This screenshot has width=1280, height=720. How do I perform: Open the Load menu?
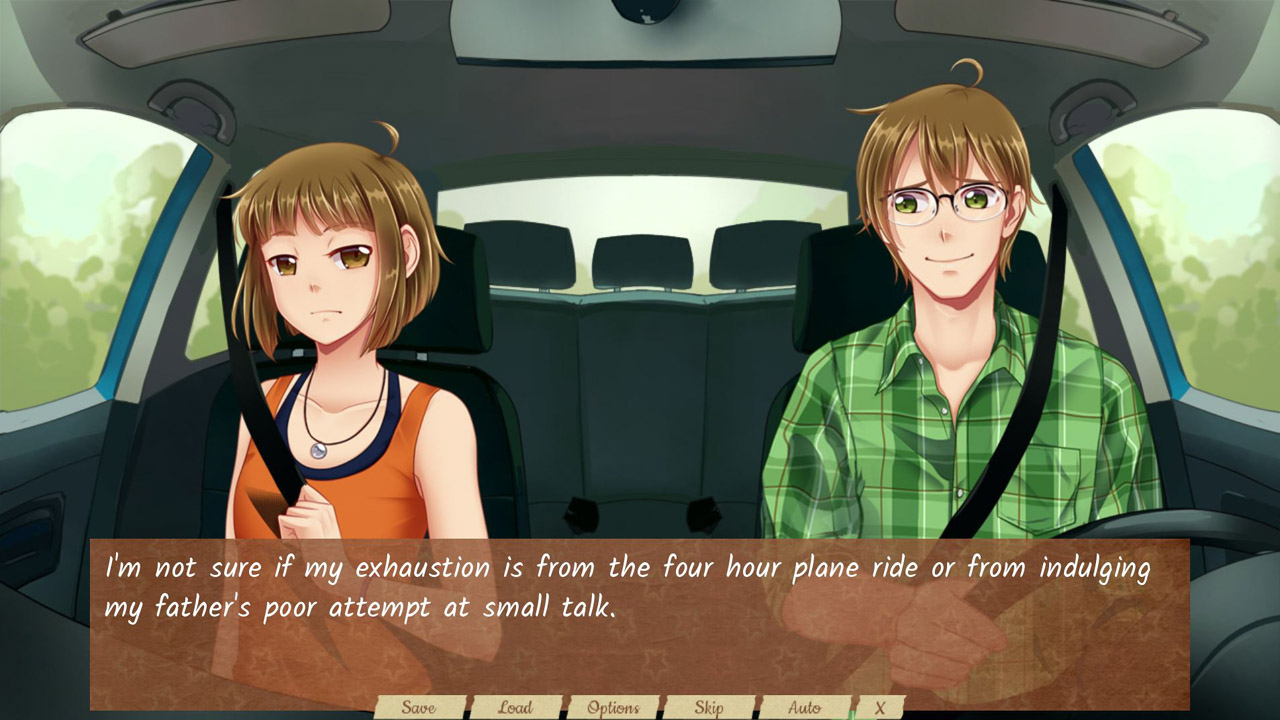pos(515,707)
